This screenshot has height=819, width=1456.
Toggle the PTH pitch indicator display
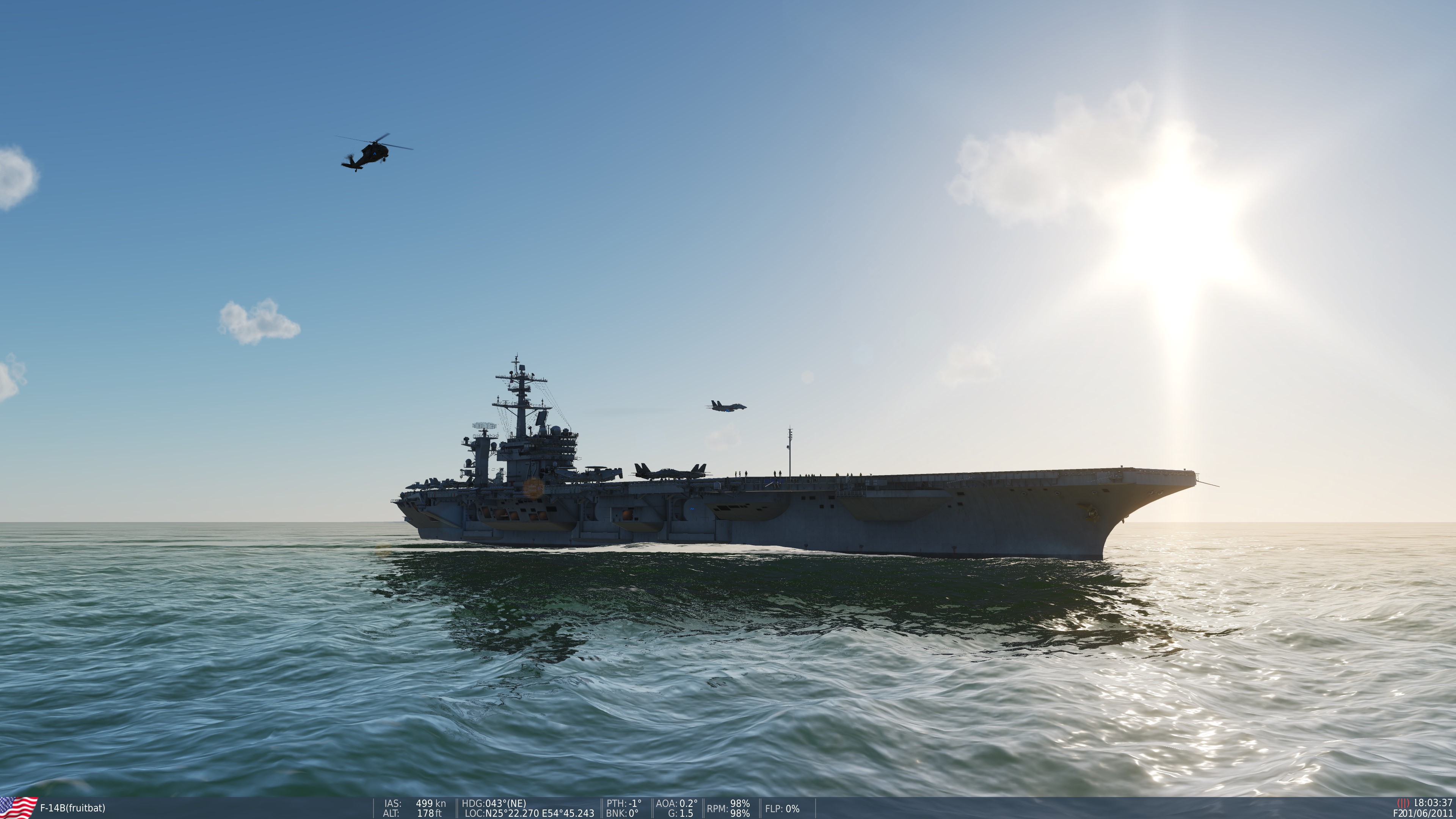tap(624, 803)
